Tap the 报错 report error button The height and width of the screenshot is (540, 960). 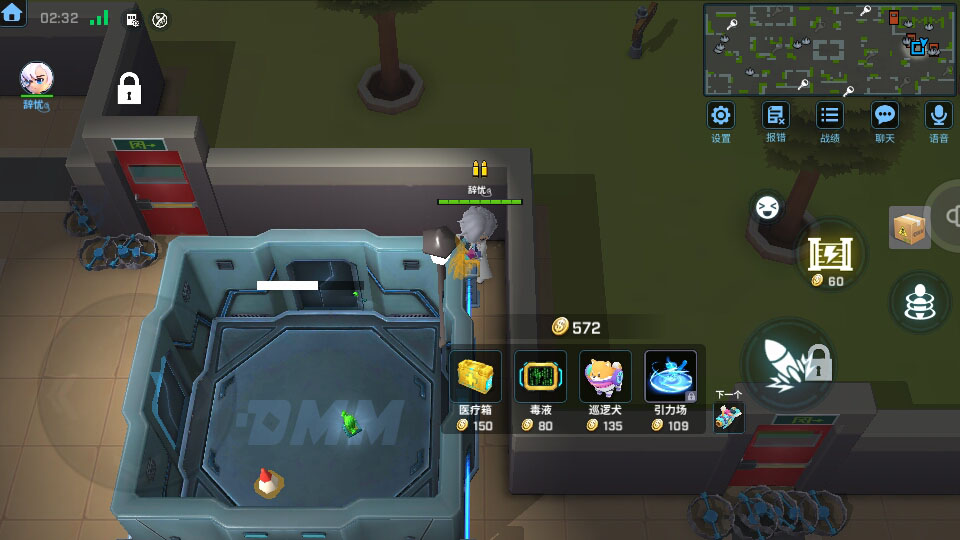tap(775, 115)
